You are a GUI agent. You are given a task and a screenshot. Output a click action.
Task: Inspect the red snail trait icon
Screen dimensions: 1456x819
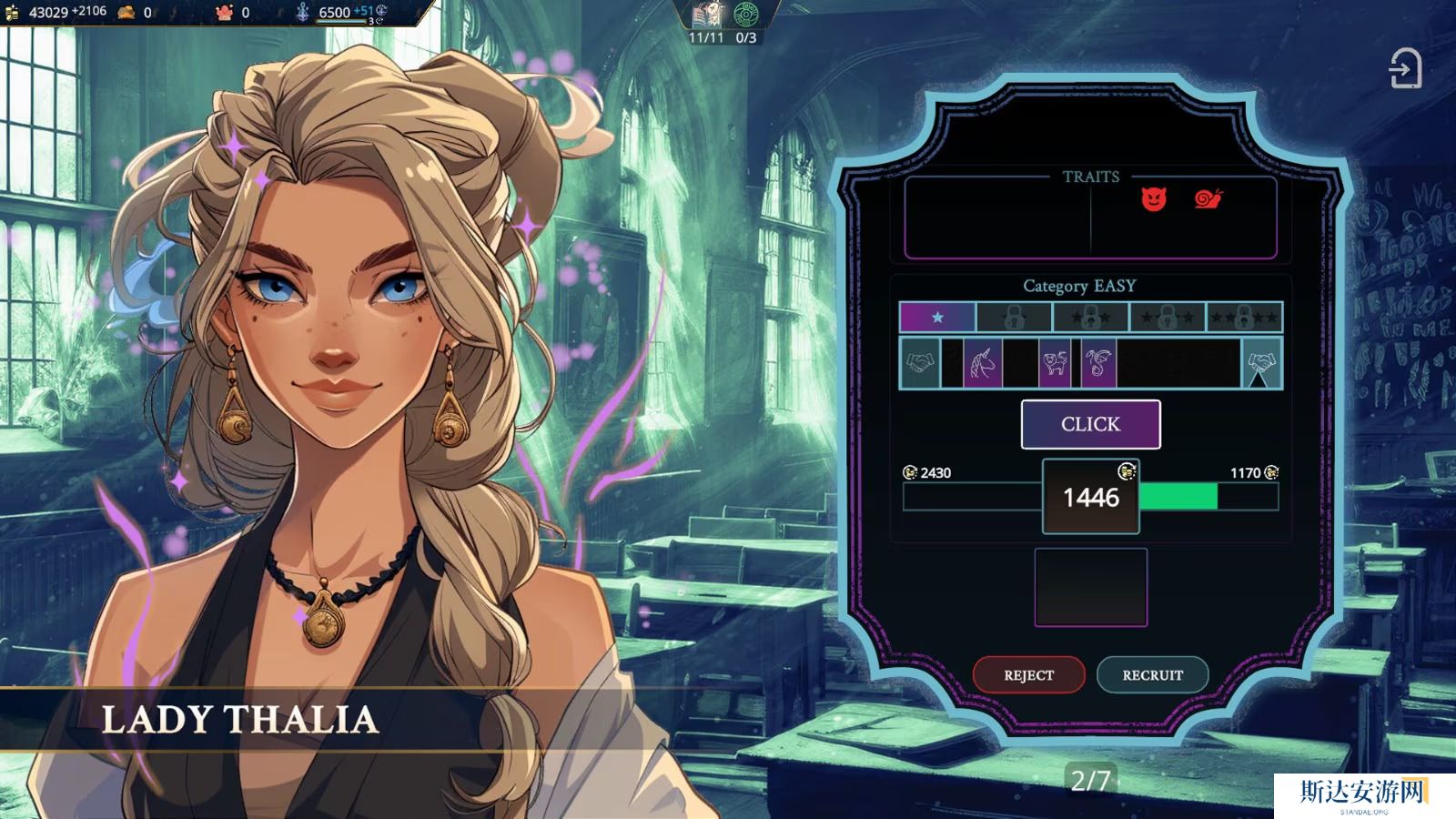[x=1208, y=198]
